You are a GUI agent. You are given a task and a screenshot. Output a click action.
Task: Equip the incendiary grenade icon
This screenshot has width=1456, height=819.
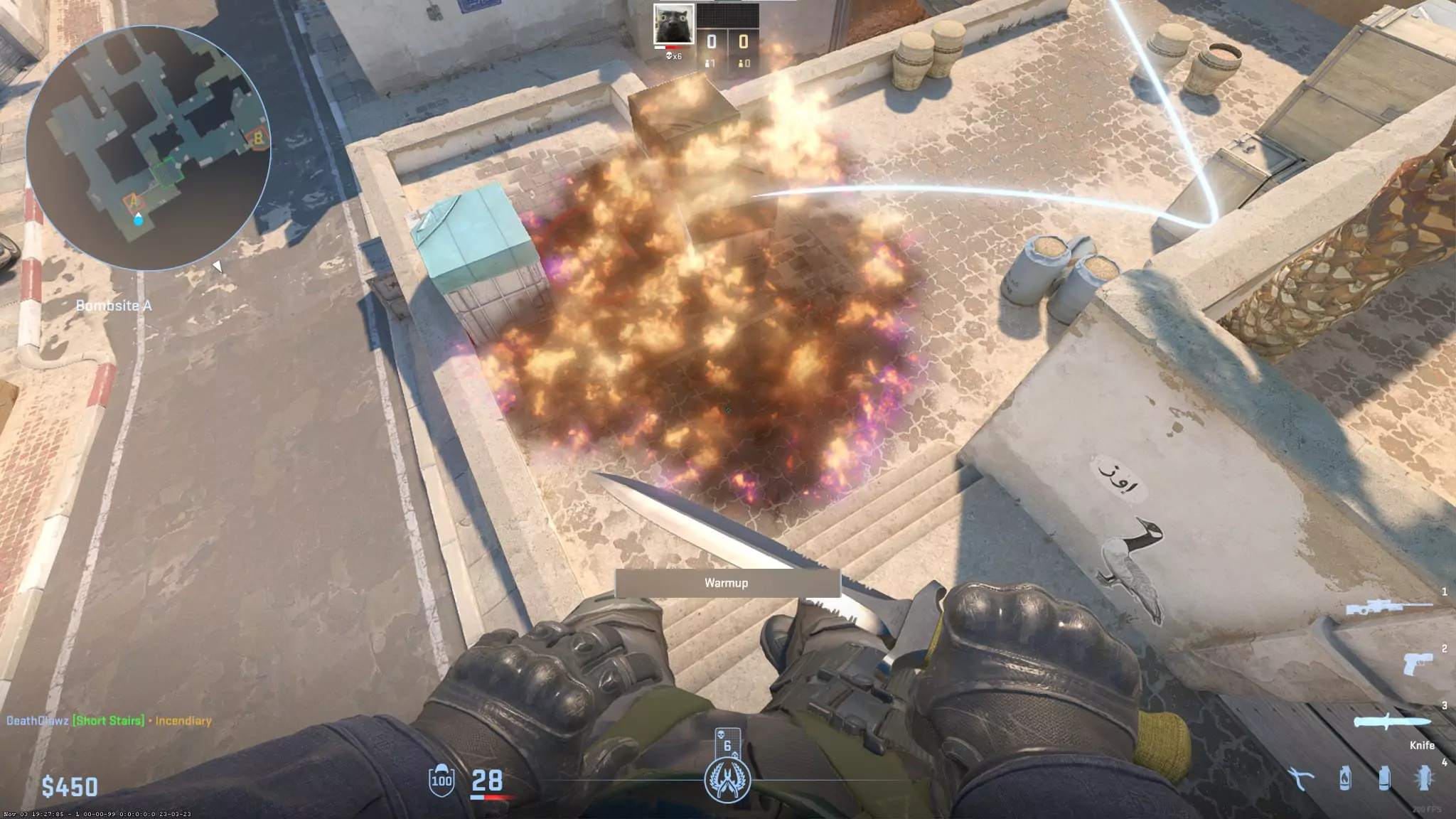pos(1344,778)
